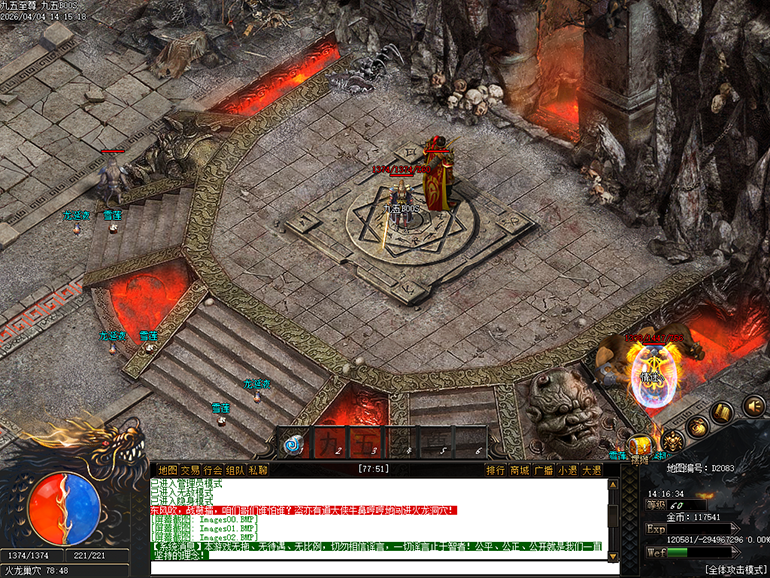Open the 摆摊 treasure chest stall
The height and width of the screenshot is (578, 770).
[x=639, y=447]
